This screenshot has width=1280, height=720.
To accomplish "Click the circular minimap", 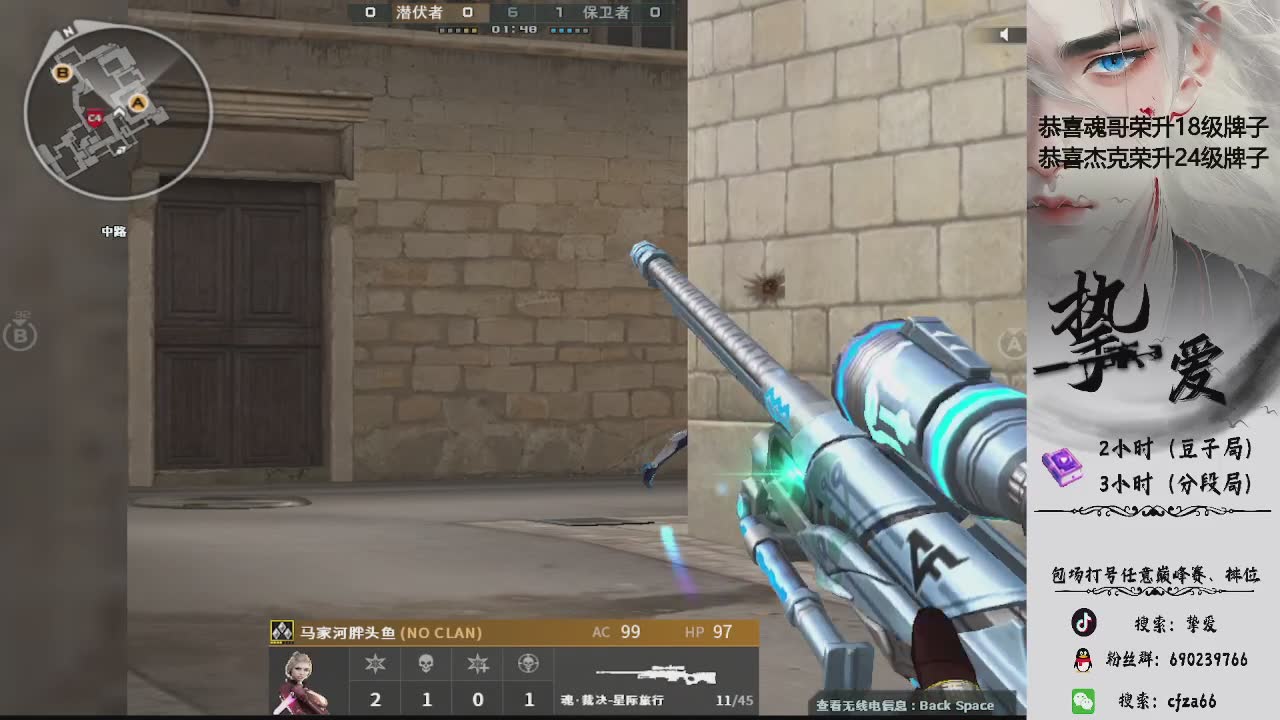I will click(118, 112).
